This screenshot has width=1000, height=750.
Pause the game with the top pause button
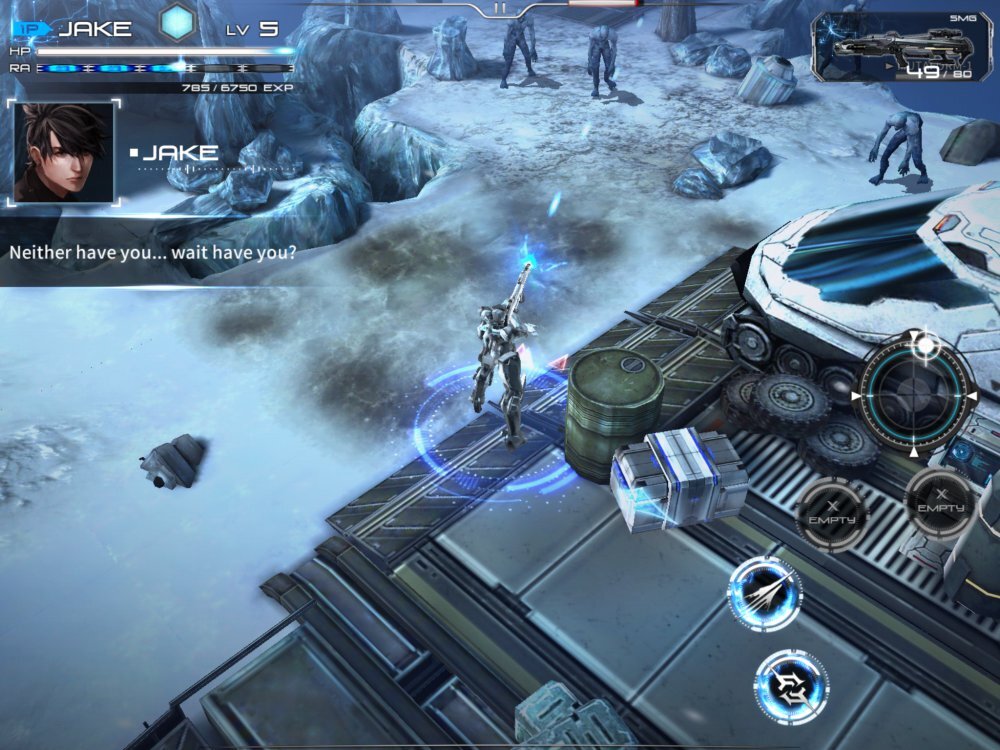(x=500, y=8)
